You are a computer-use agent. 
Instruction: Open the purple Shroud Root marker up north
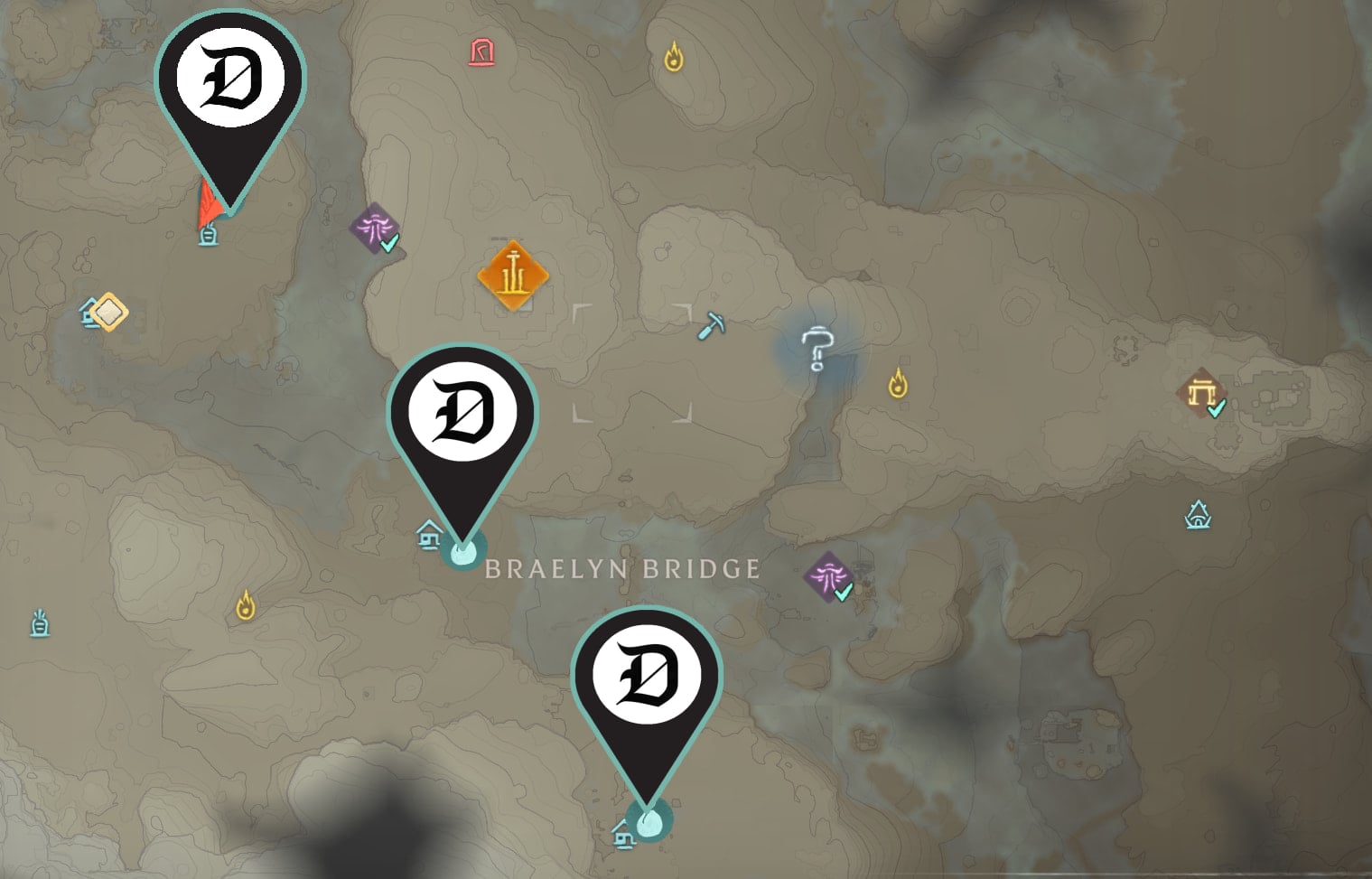[374, 232]
